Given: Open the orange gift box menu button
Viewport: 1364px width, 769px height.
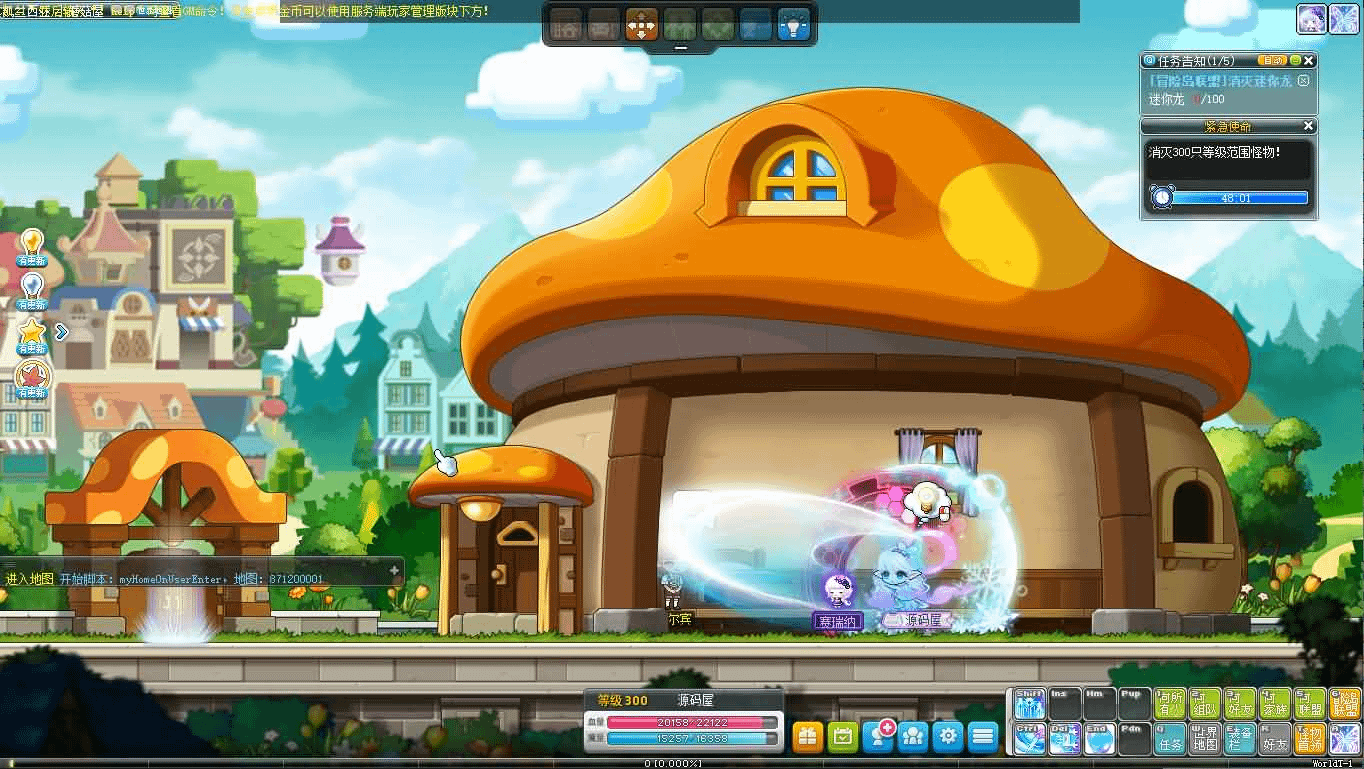Looking at the screenshot, I should (808, 736).
